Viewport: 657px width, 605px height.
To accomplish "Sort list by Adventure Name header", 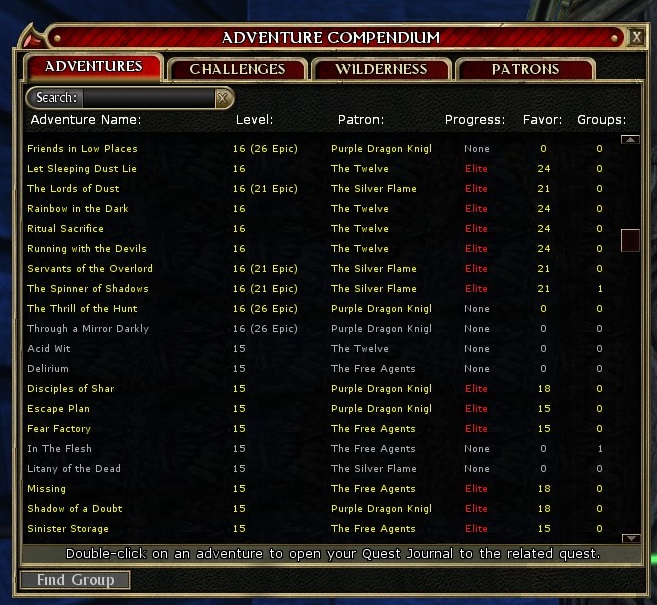I will pos(86,120).
